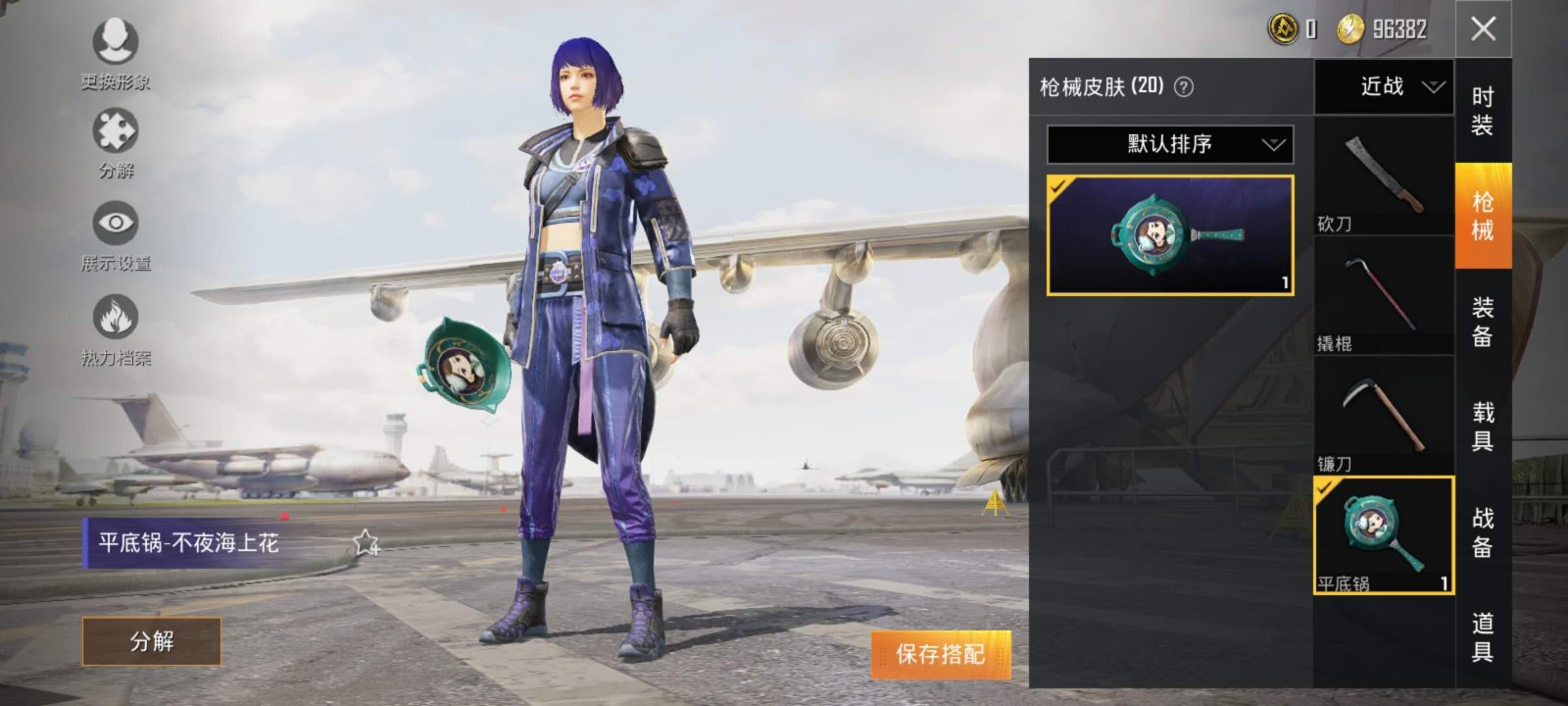
Task: Switch to the 战备 tab
Action: point(1483,531)
